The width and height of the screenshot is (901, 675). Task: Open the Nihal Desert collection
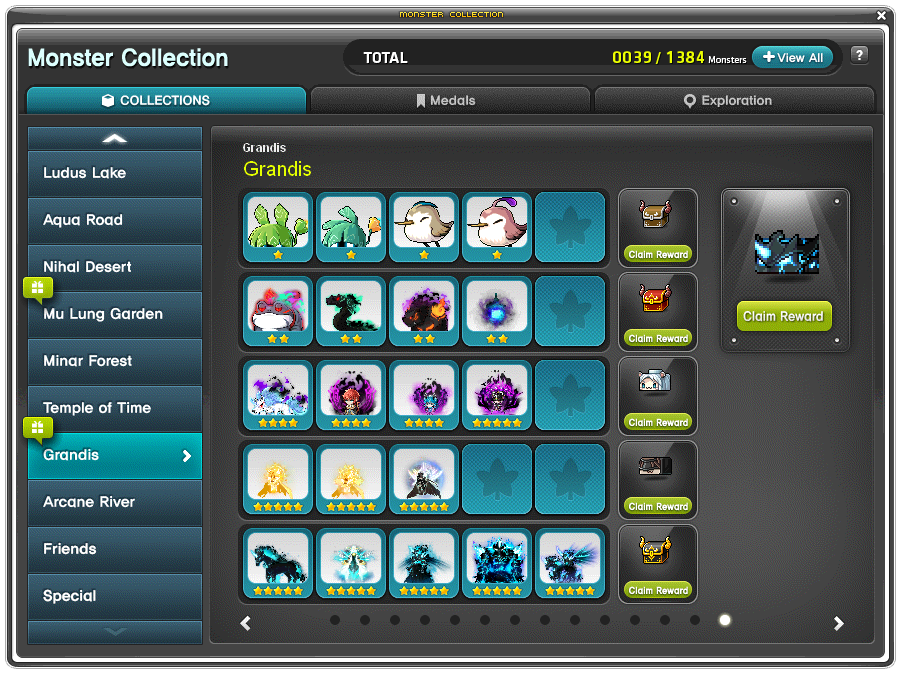(115, 267)
